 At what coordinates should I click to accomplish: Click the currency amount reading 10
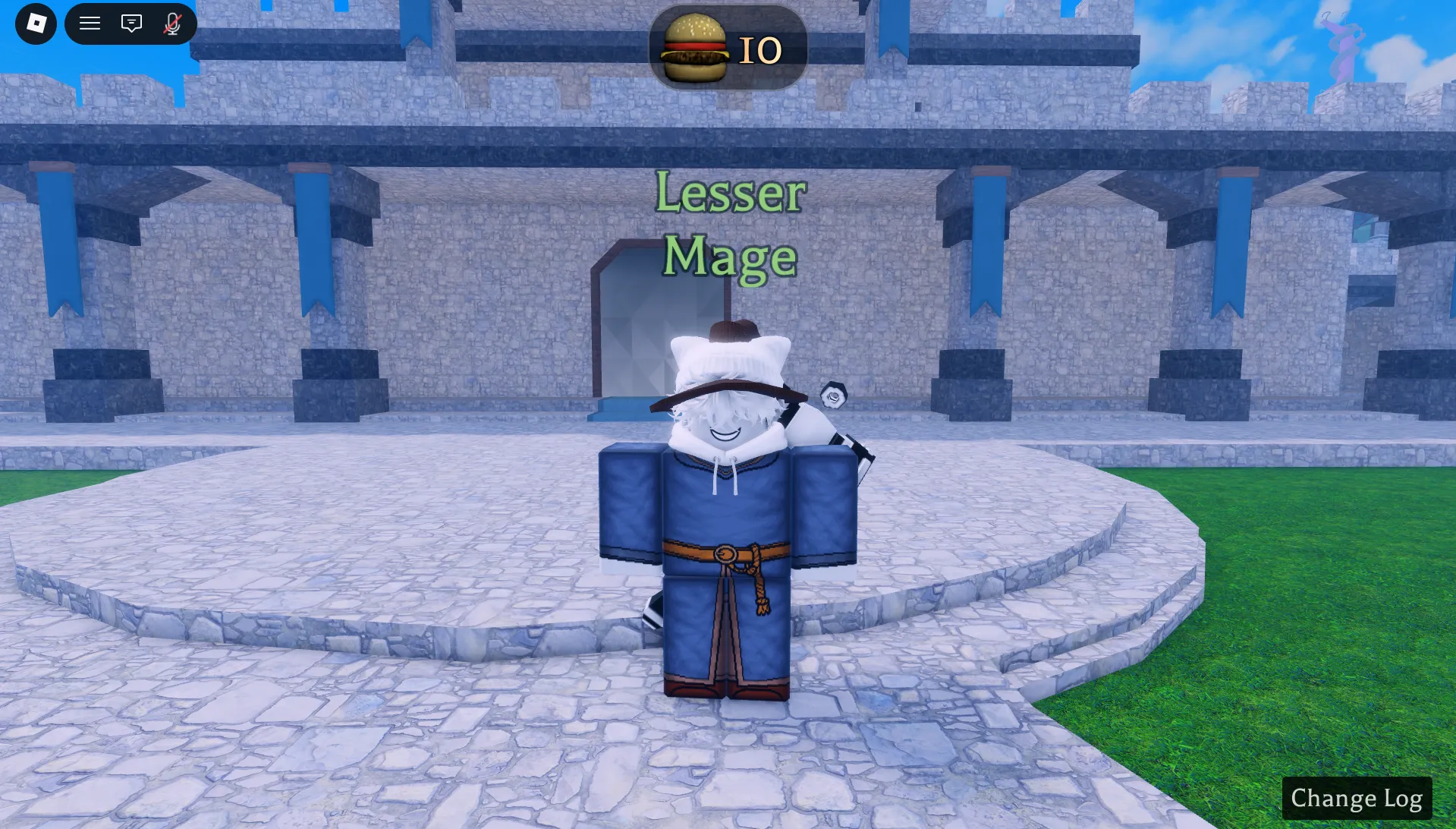pos(759,49)
